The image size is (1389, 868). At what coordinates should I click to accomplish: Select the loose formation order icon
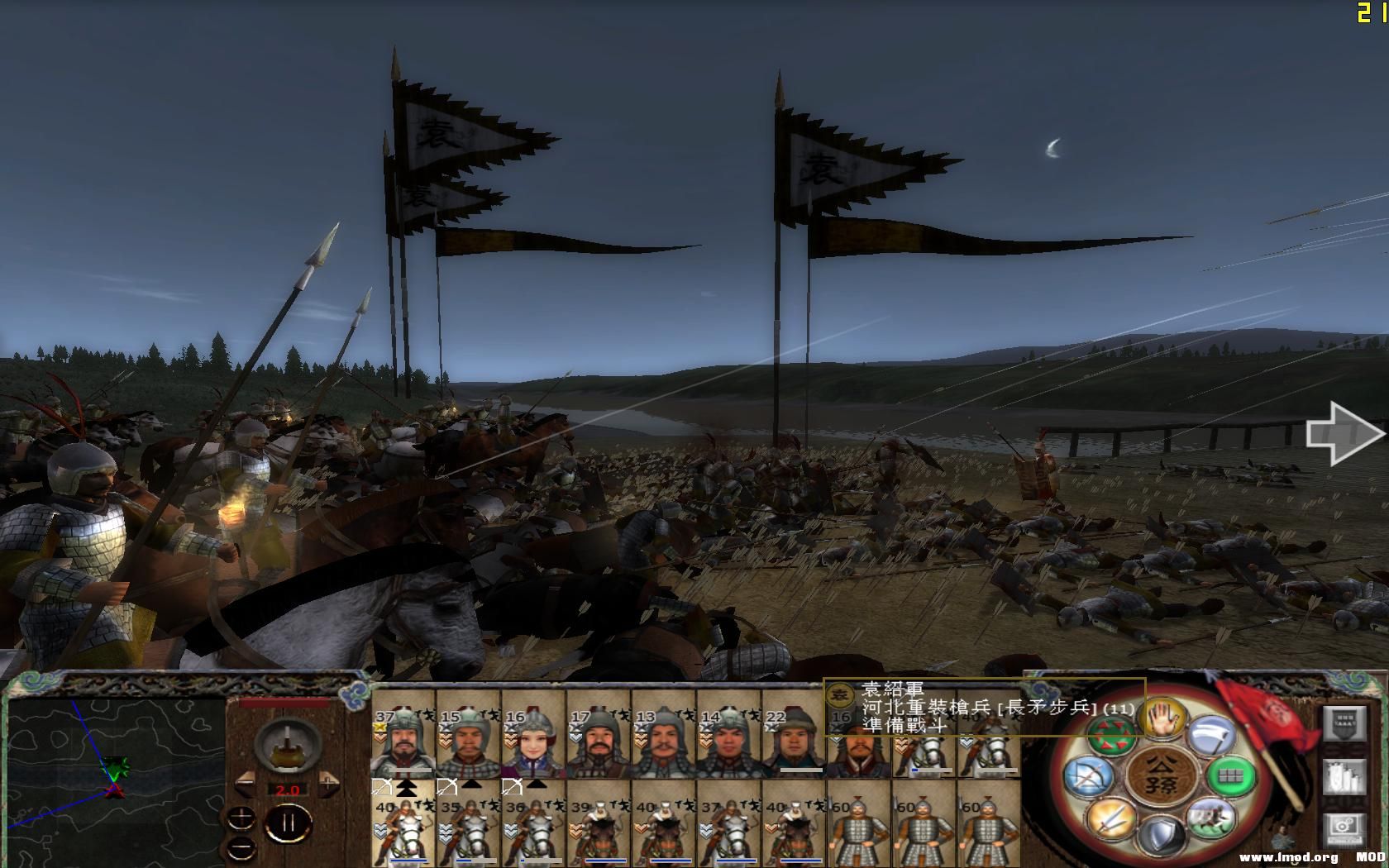click(x=1112, y=736)
